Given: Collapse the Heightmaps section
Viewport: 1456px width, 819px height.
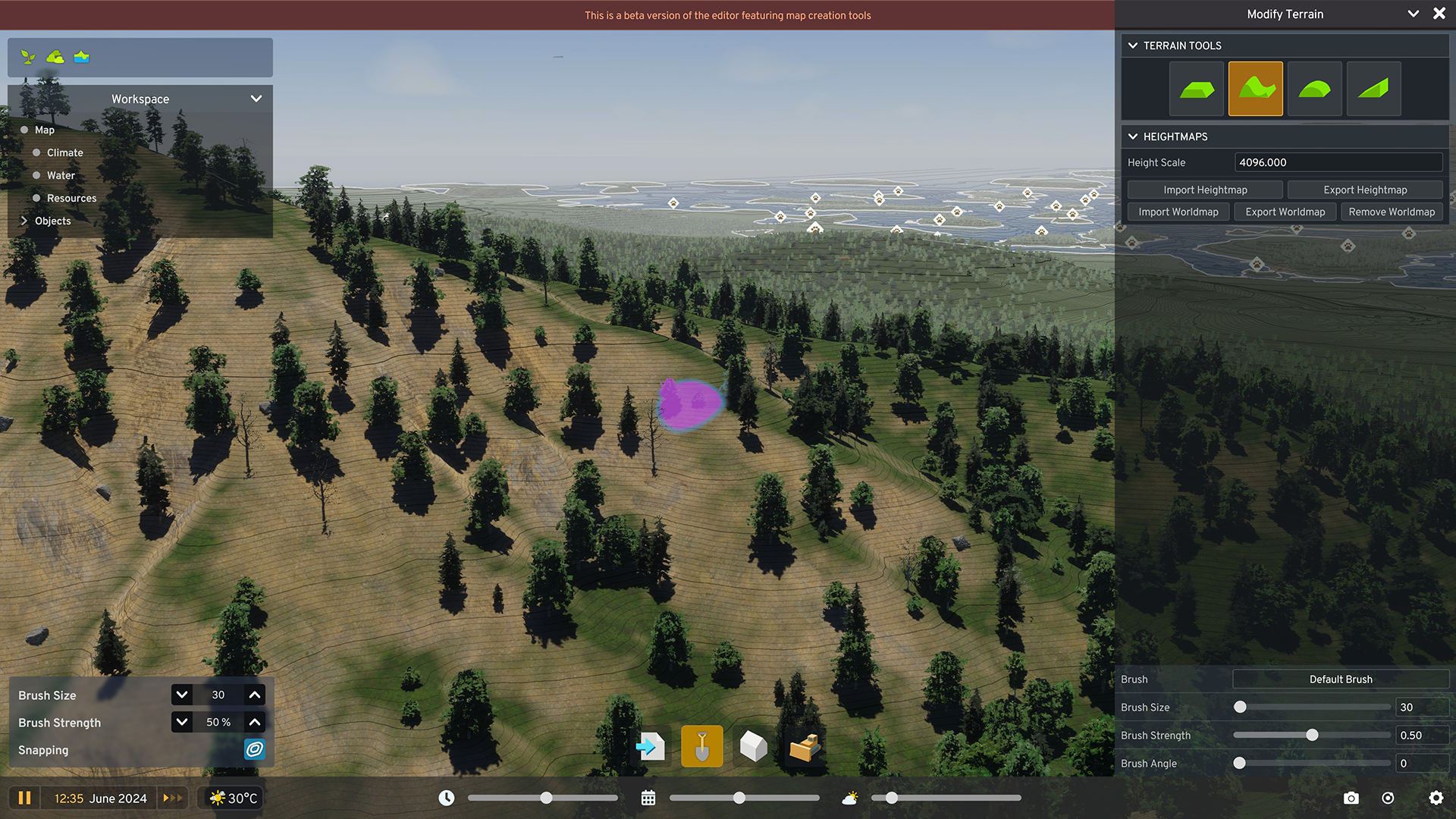Looking at the screenshot, I should tap(1133, 136).
